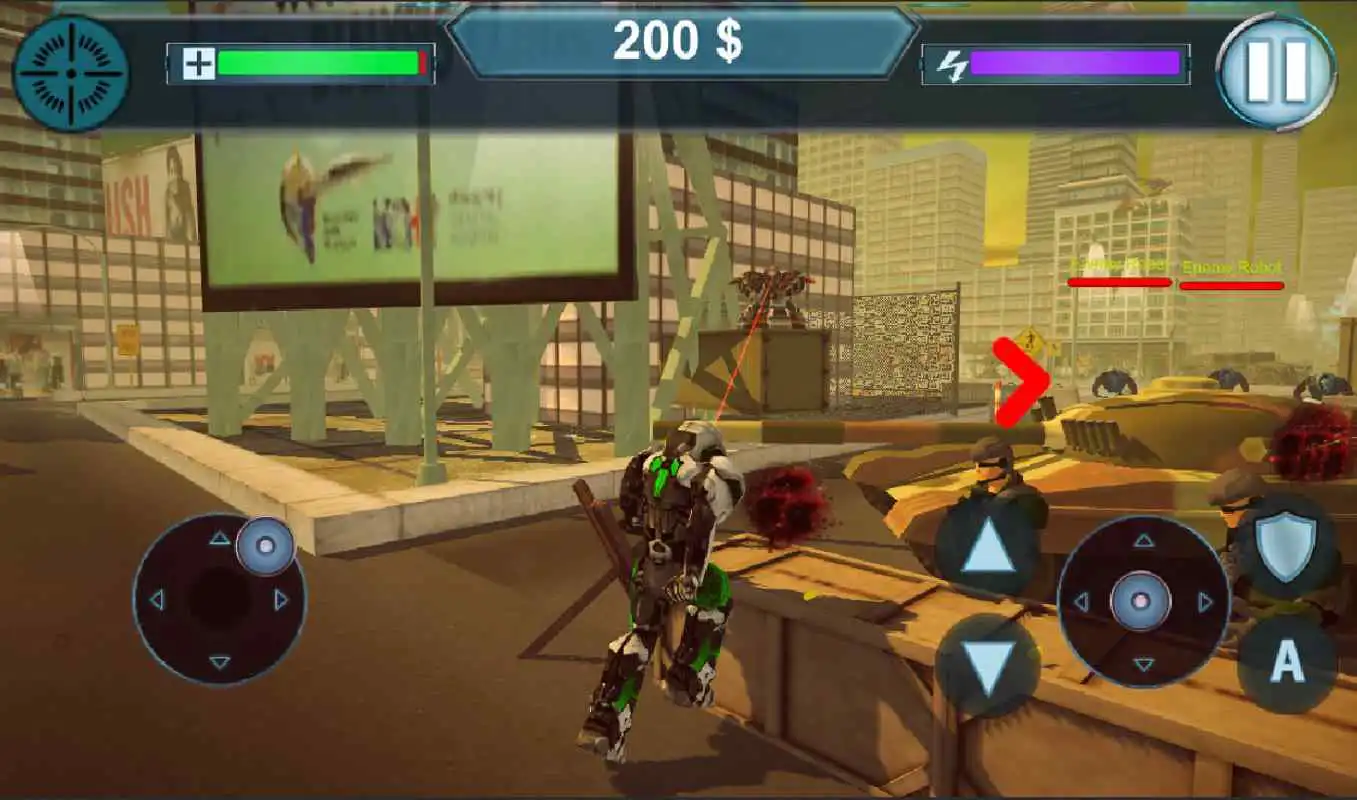Click the Enemy Robot label on the right

click(x=1231, y=268)
